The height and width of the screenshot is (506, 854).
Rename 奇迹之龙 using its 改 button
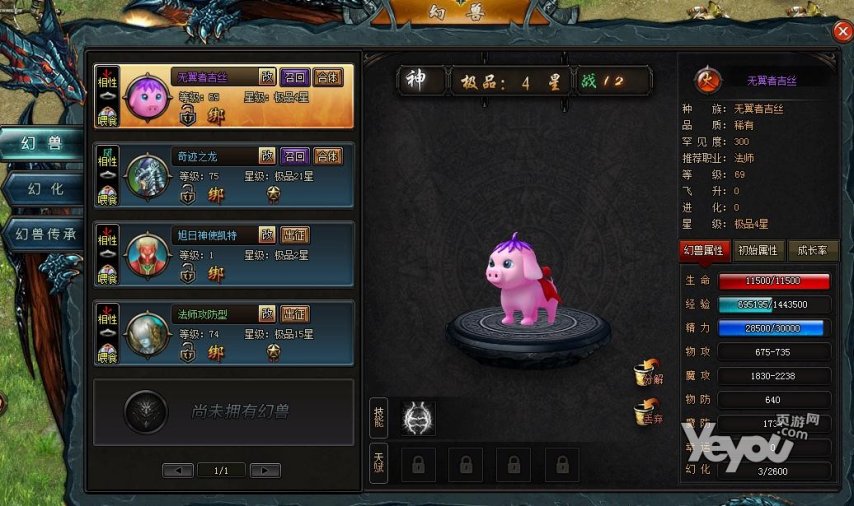[267, 156]
